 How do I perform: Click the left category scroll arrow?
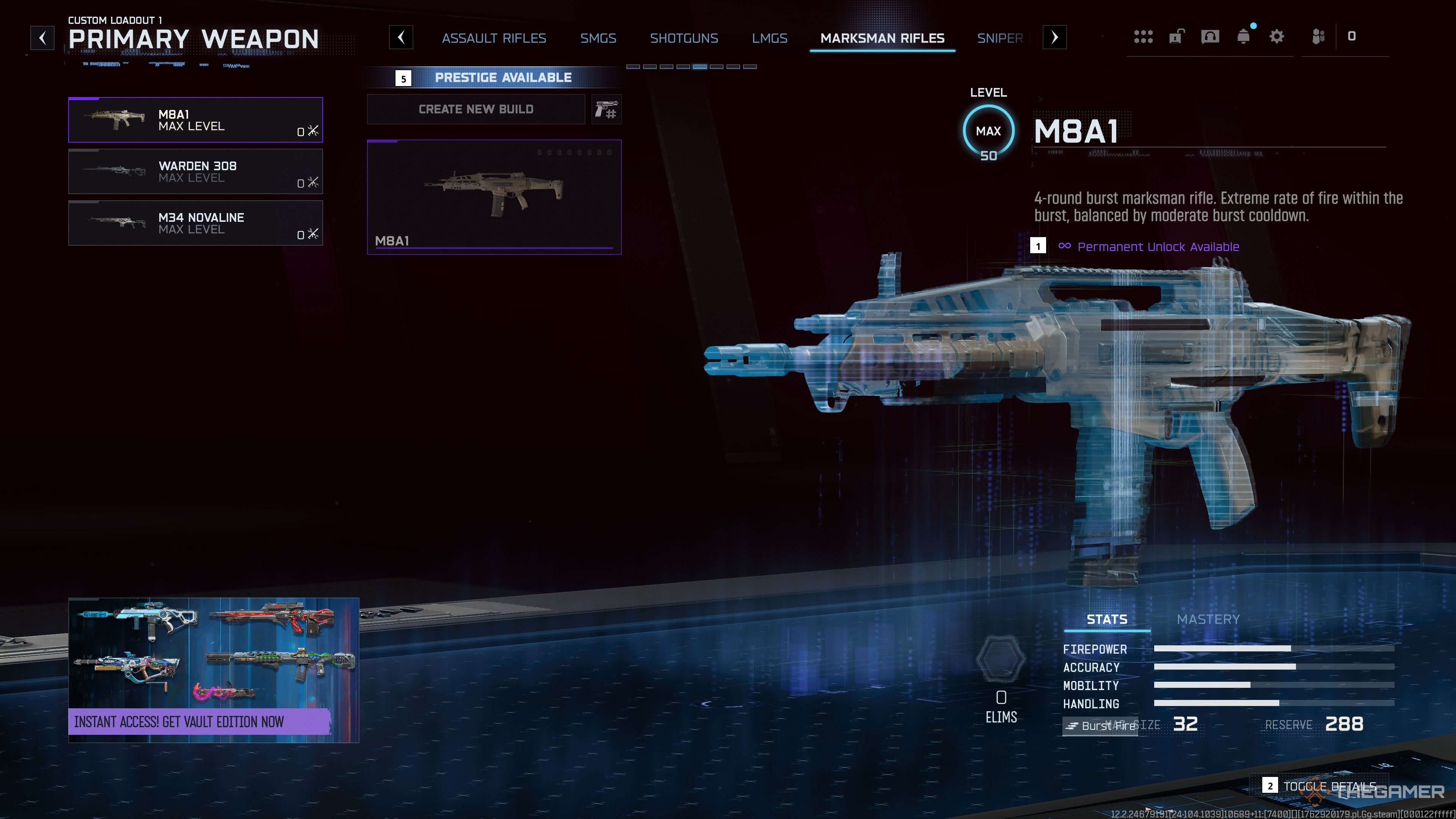[401, 38]
